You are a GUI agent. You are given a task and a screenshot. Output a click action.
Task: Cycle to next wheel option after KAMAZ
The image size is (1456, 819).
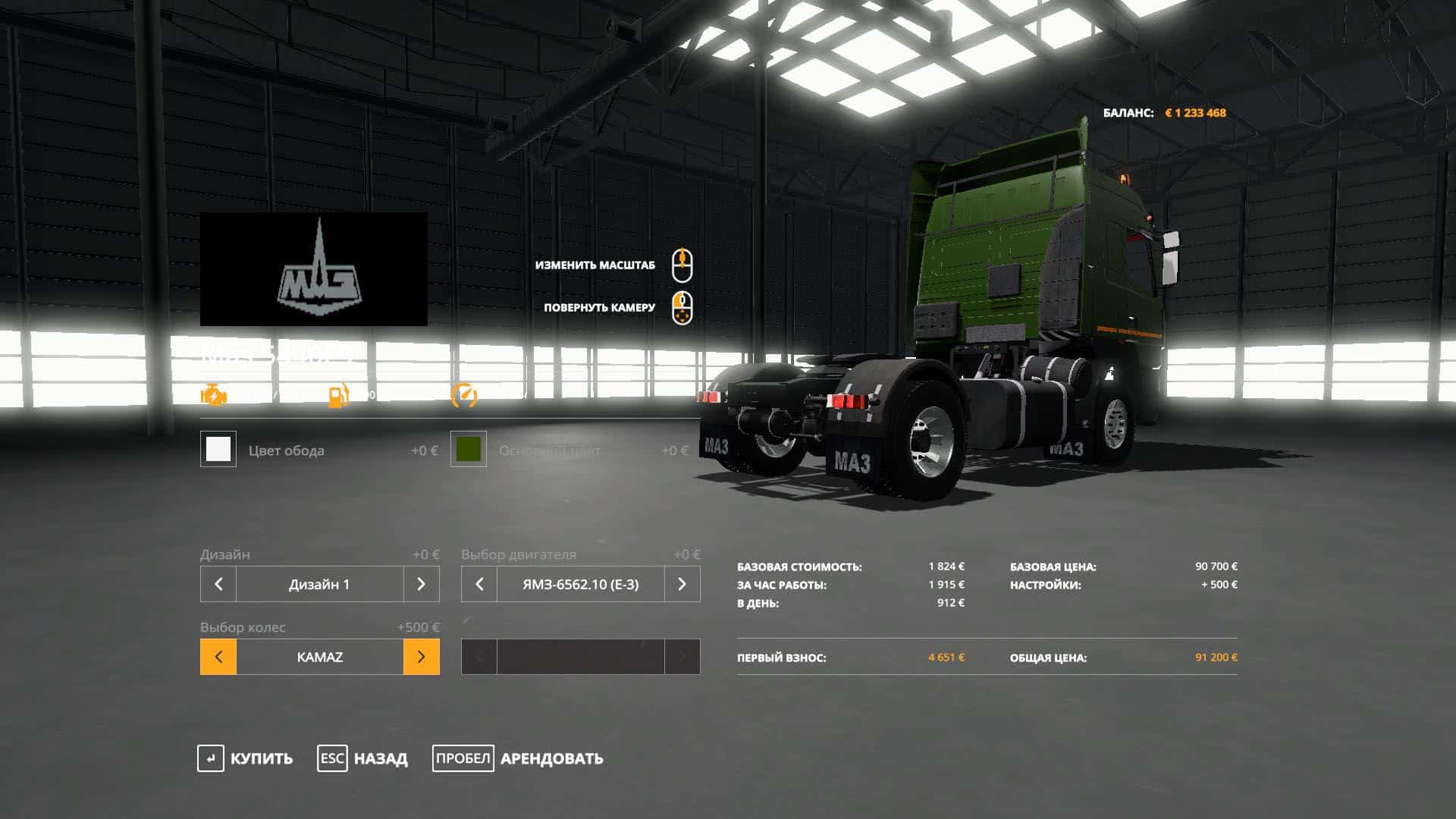[421, 657]
